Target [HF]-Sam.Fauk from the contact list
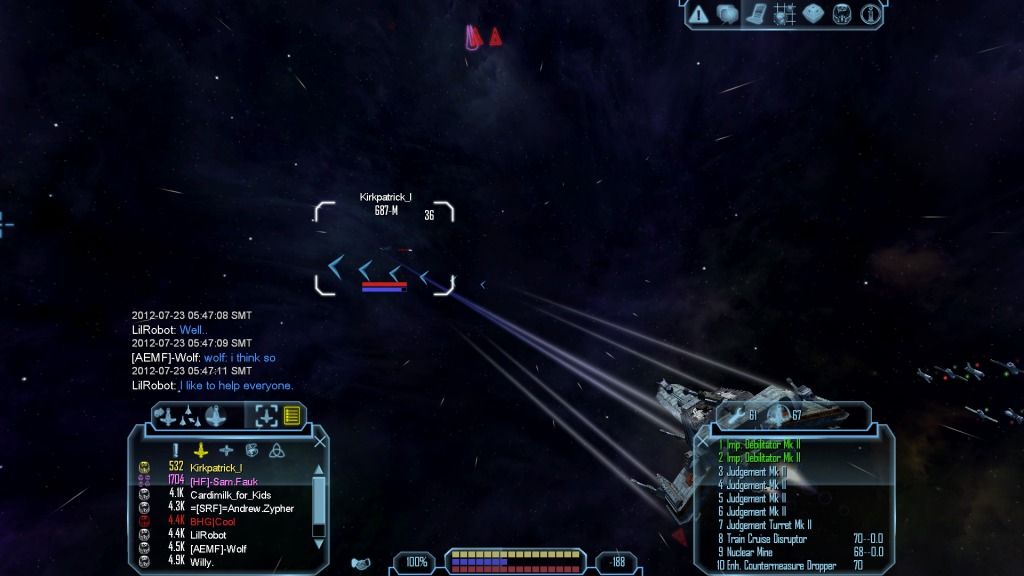Screen dimensions: 1024x576 point(223,481)
